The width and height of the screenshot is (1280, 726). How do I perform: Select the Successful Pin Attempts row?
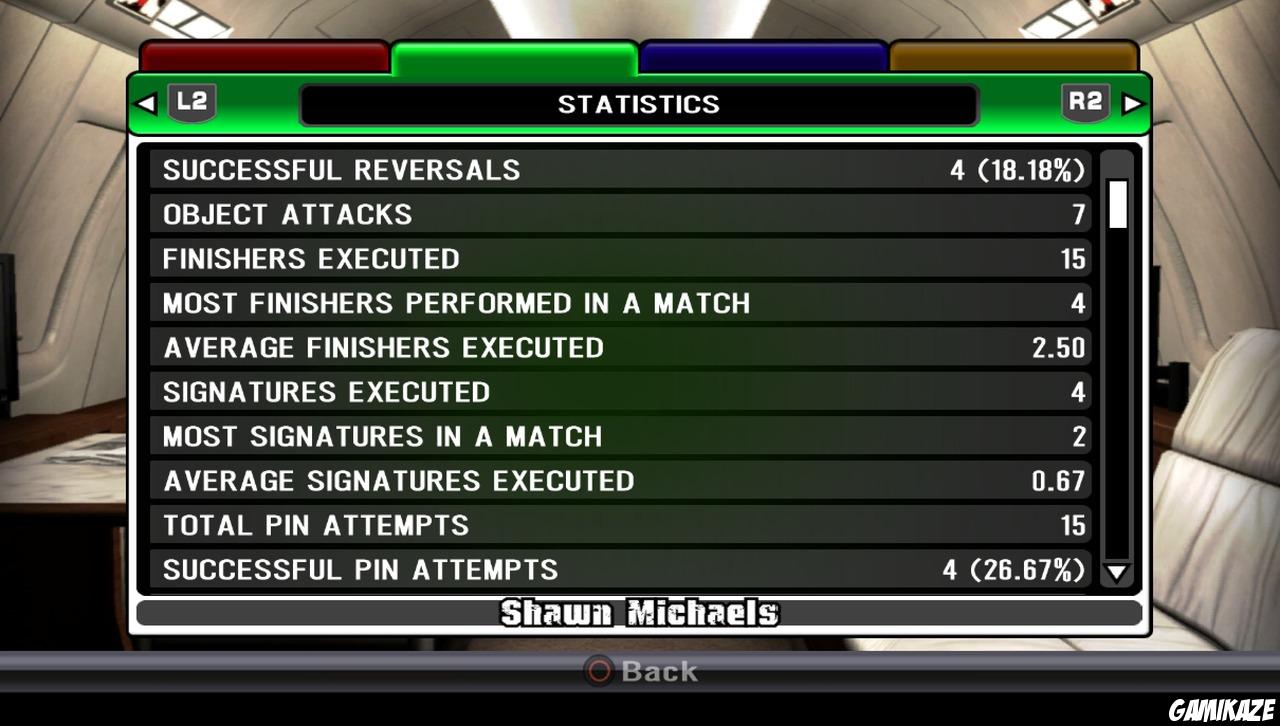[x=620, y=569]
